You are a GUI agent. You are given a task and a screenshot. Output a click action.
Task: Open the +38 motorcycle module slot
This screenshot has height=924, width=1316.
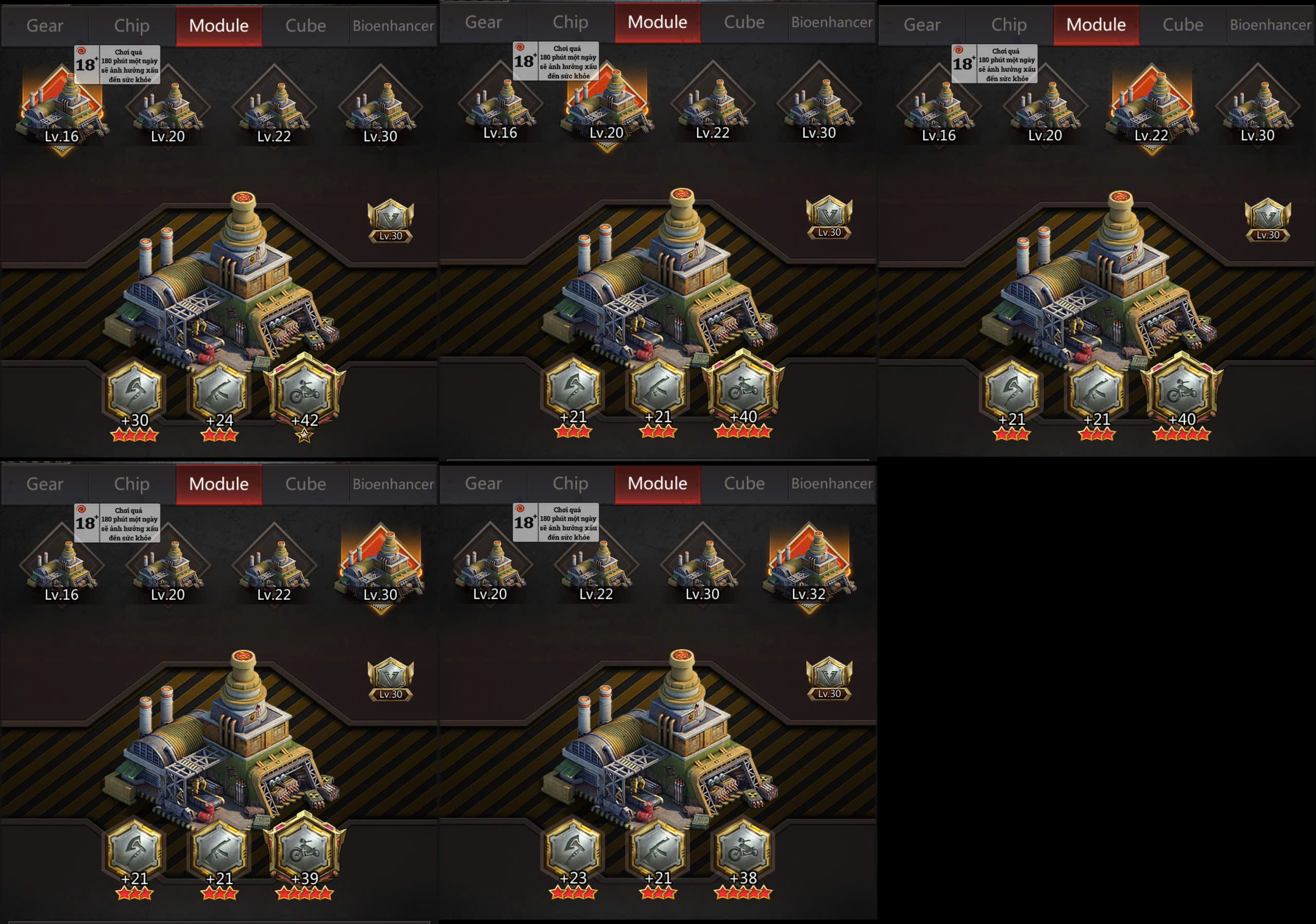point(743,851)
